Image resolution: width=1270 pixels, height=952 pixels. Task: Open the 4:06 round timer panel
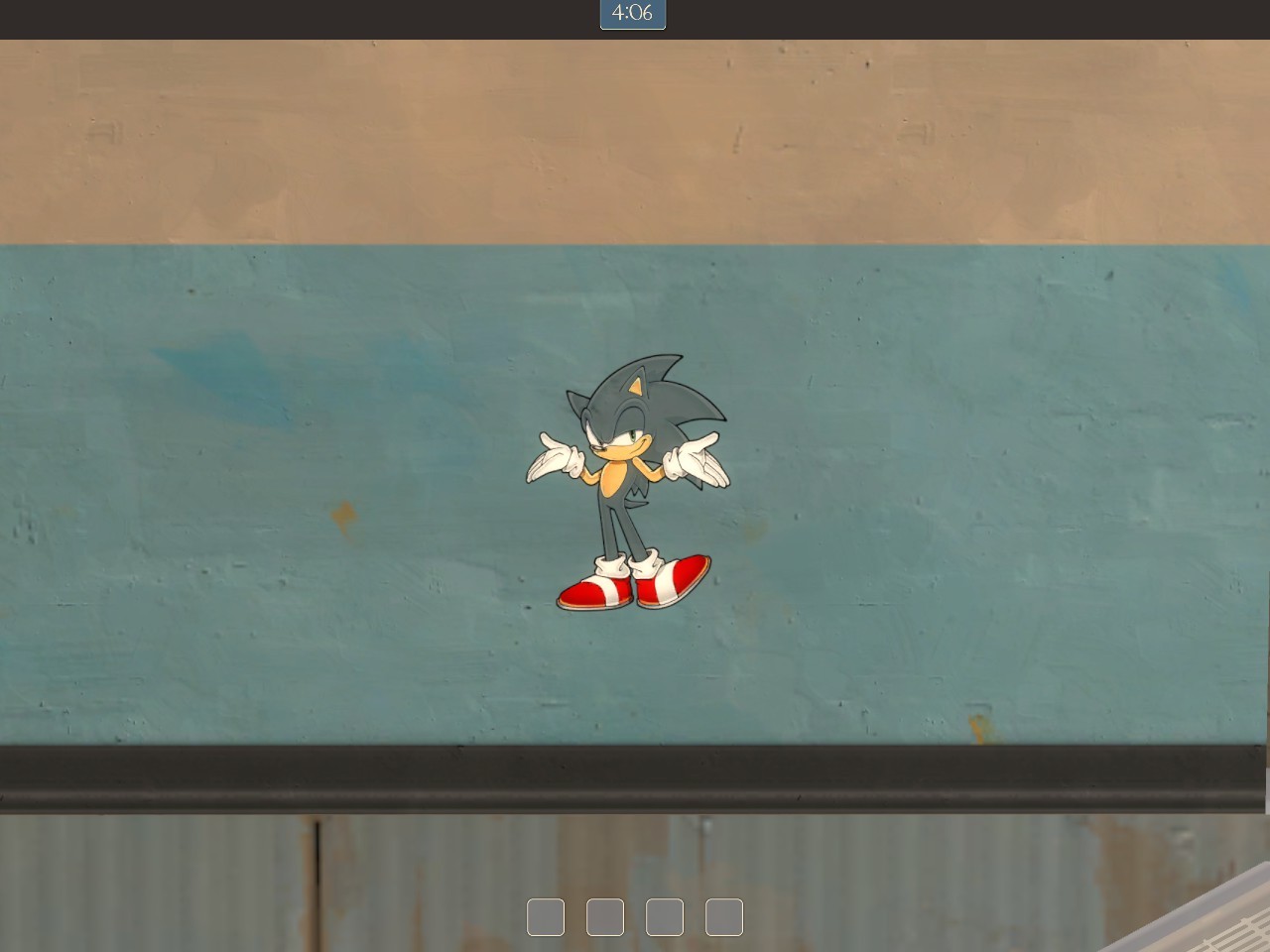(x=632, y=15)
